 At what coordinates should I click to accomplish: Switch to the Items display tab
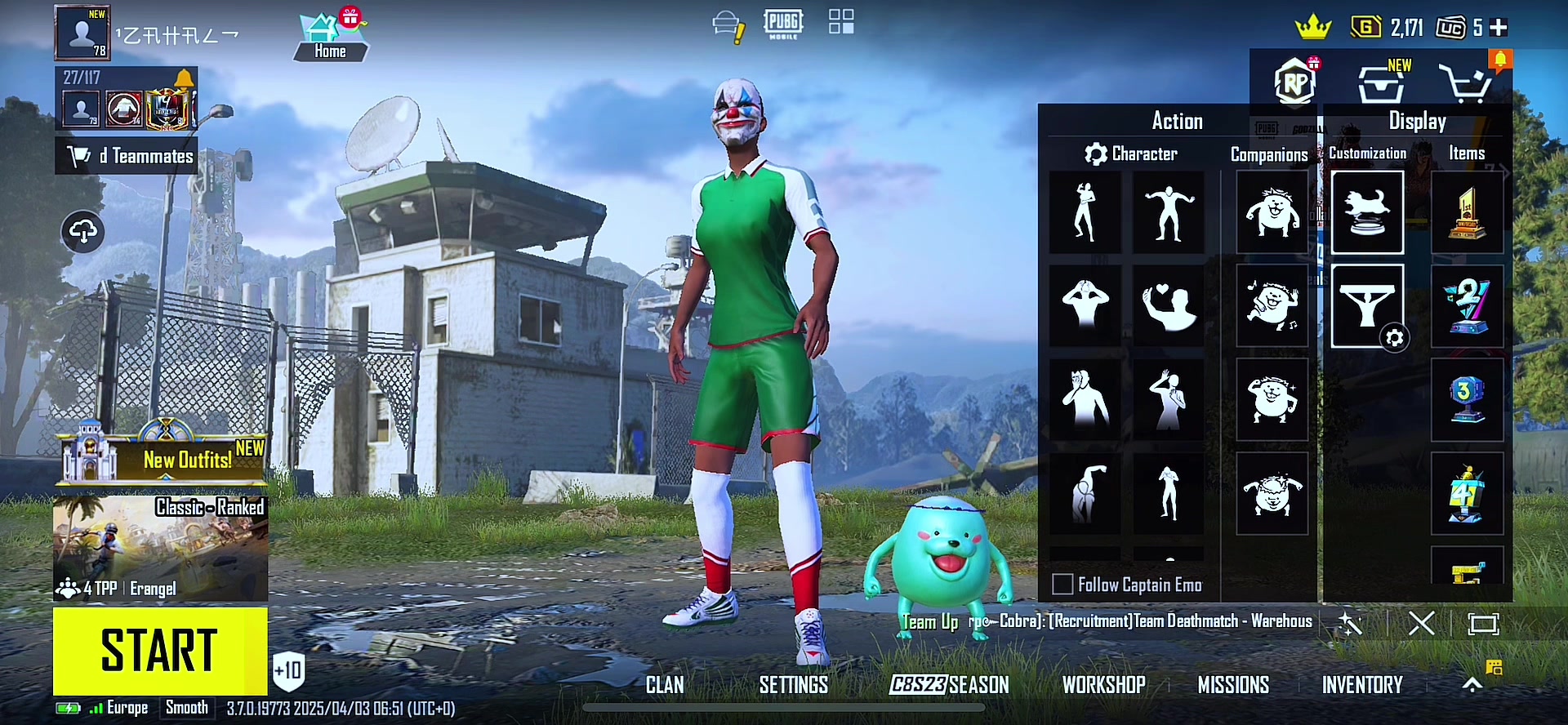[1467, 153]
